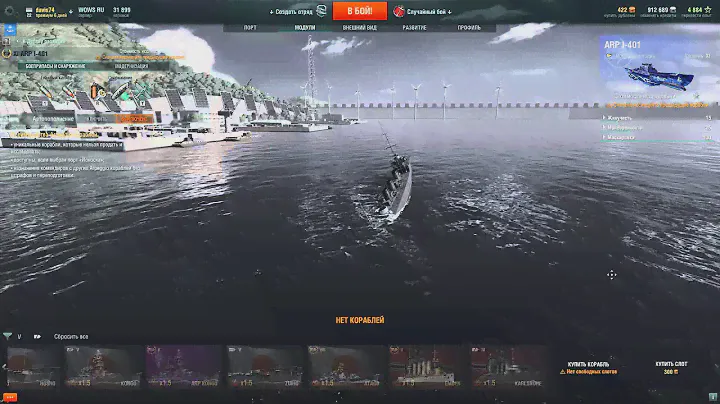
Task: Click the davis74 player account name
Action: (45, 9)
